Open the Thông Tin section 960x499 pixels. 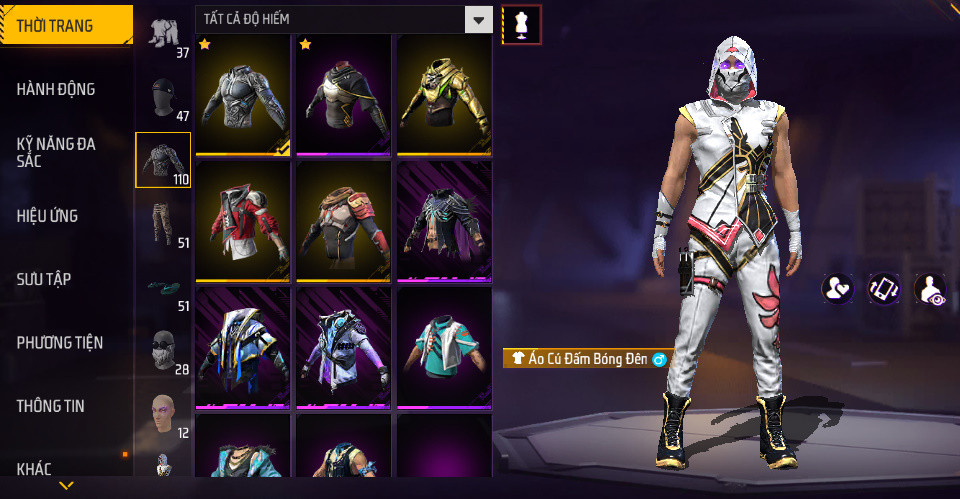(x=51, y=406)
